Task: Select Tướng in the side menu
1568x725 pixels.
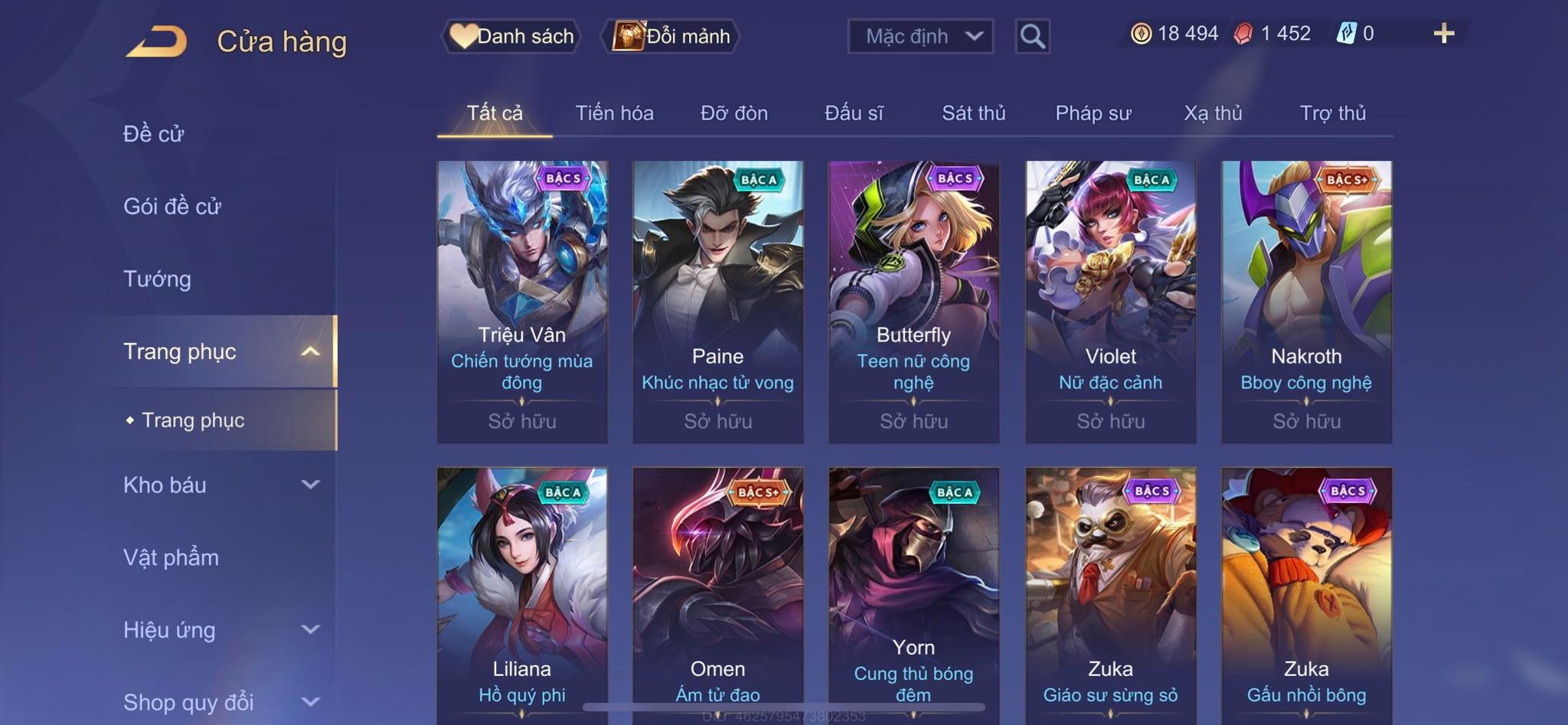Action: (157, 279)
